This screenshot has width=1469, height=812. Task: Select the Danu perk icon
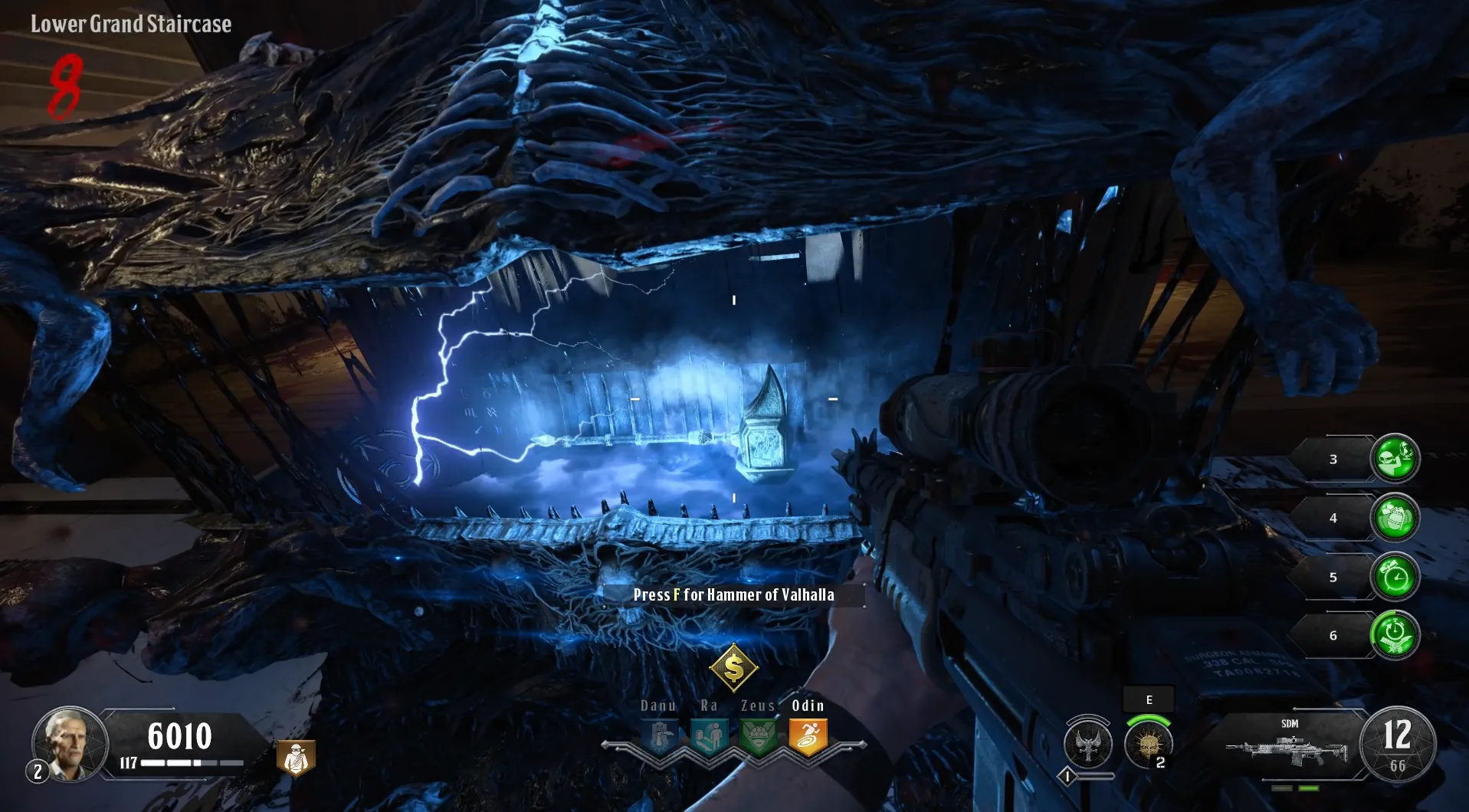pyautogui.click(x=660, y=737)
